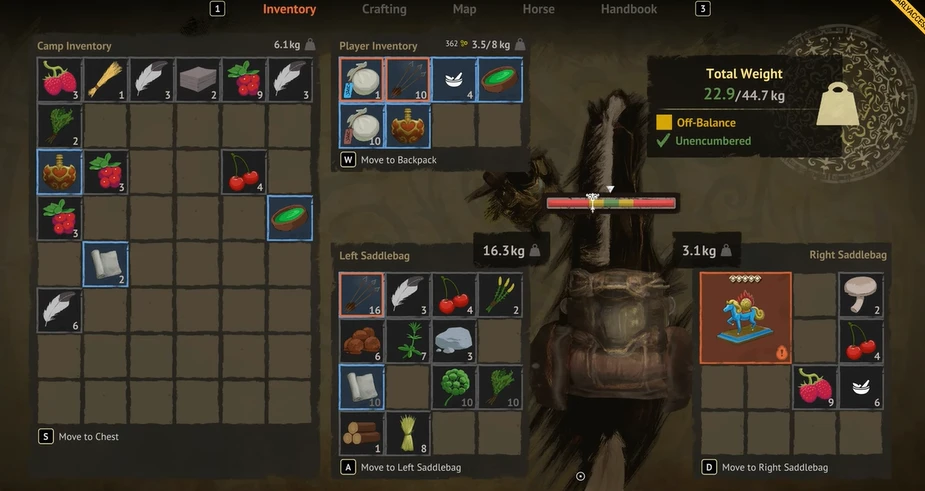The image size is (925, 491).
Task: Pick the mushroom in the Right Saddlebag
Action: tap(861, 296)
